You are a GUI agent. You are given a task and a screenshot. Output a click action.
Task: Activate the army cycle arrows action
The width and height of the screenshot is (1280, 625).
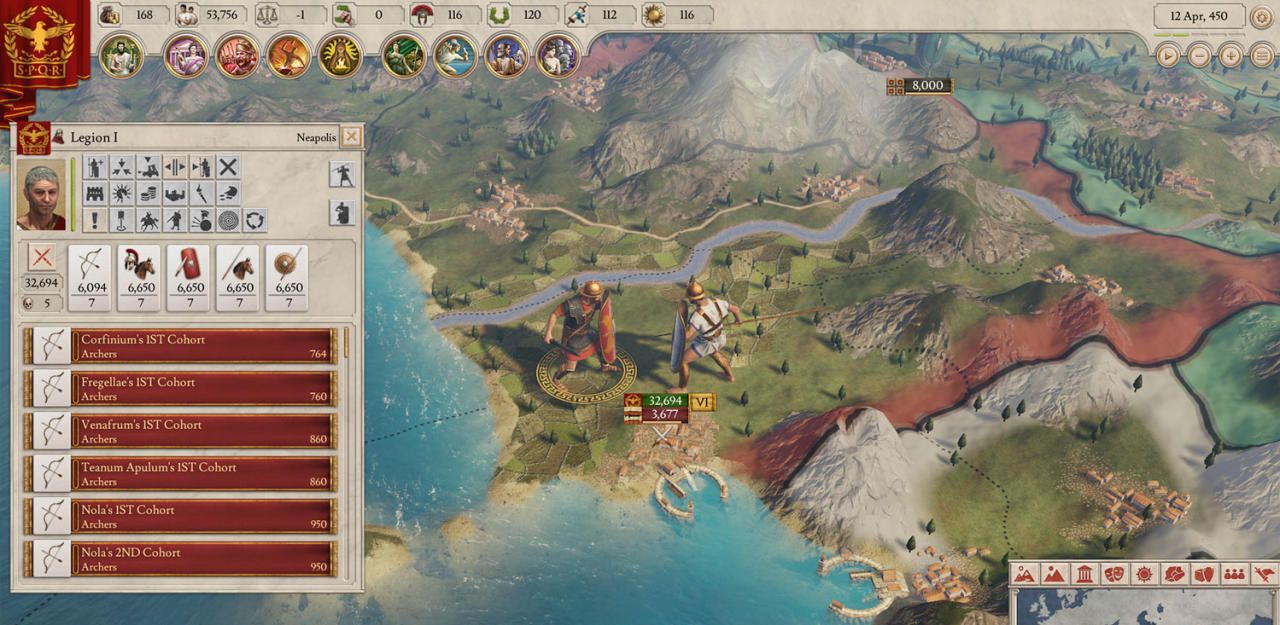coord(255,220)
